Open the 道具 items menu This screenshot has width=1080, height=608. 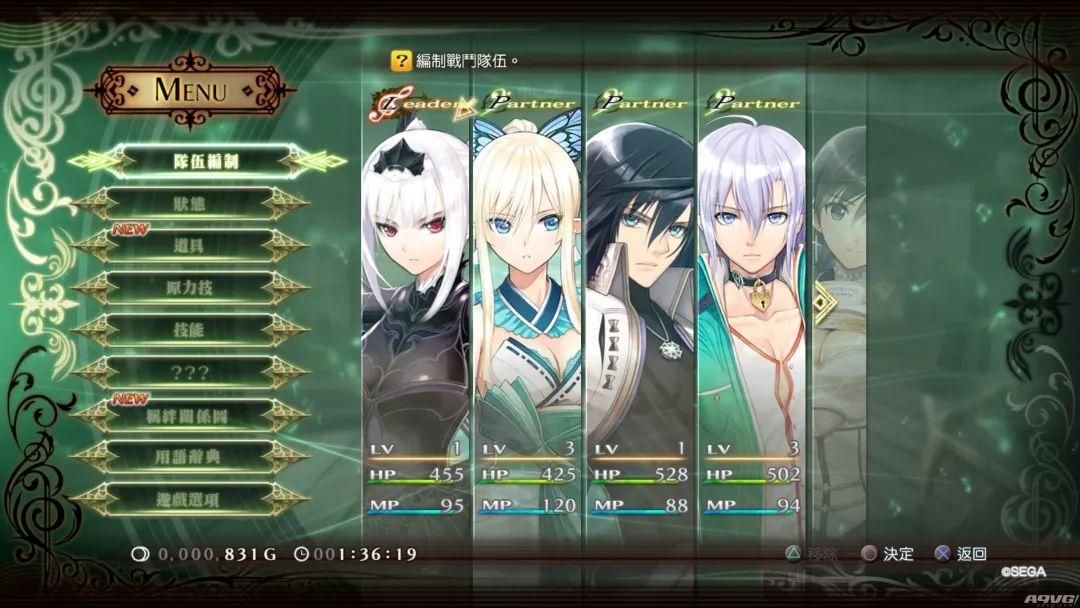point(189,246)
